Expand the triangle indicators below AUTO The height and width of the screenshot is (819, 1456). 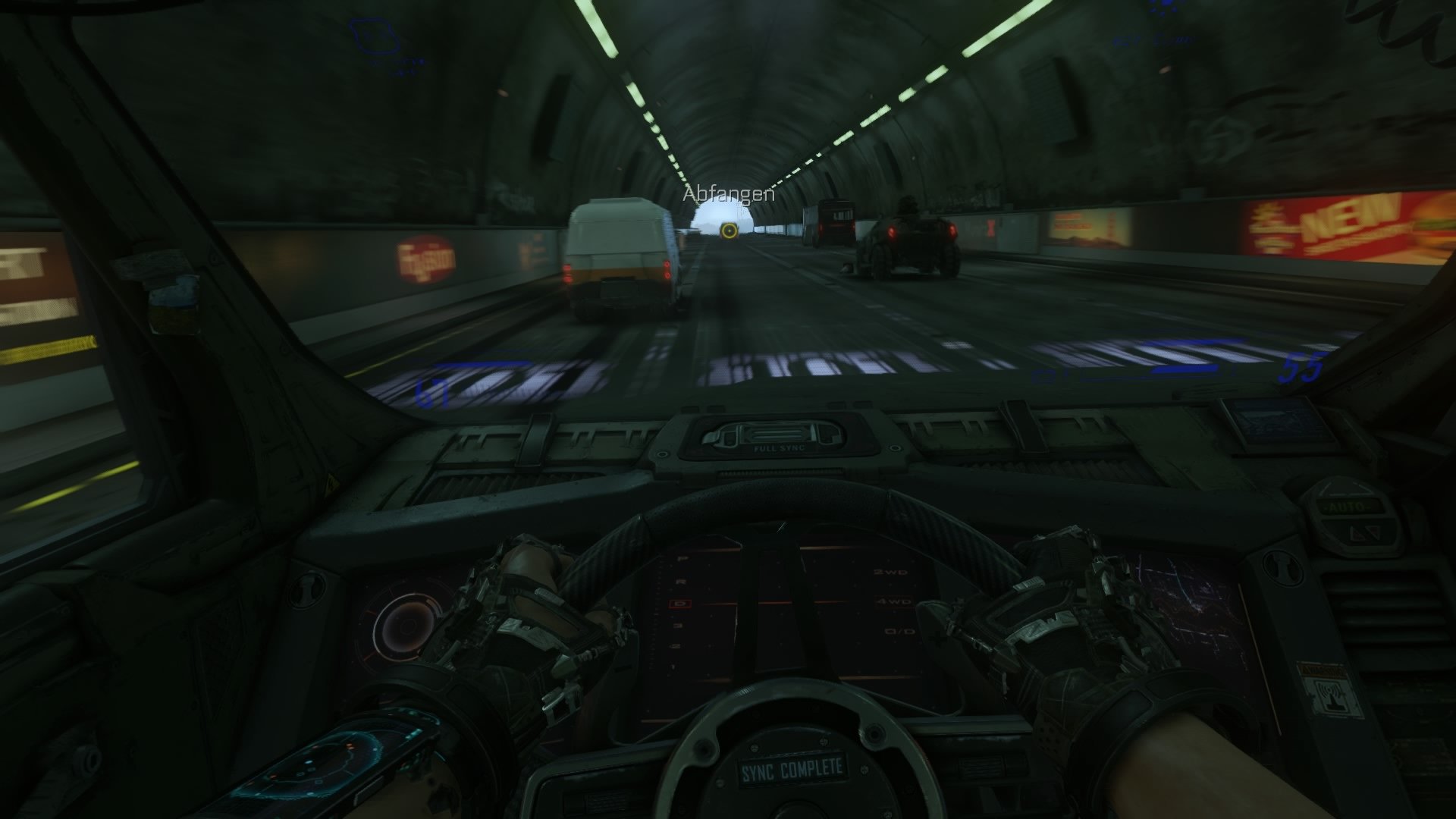[x=1365, y=533]
